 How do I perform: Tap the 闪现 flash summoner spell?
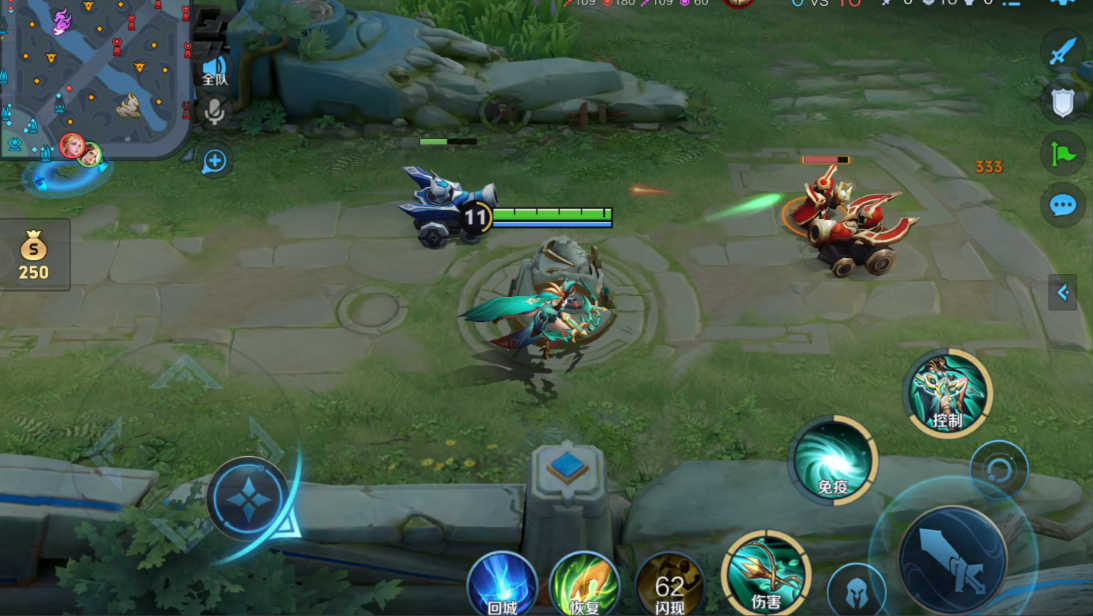pyautogui.click(x=670, y=584)
